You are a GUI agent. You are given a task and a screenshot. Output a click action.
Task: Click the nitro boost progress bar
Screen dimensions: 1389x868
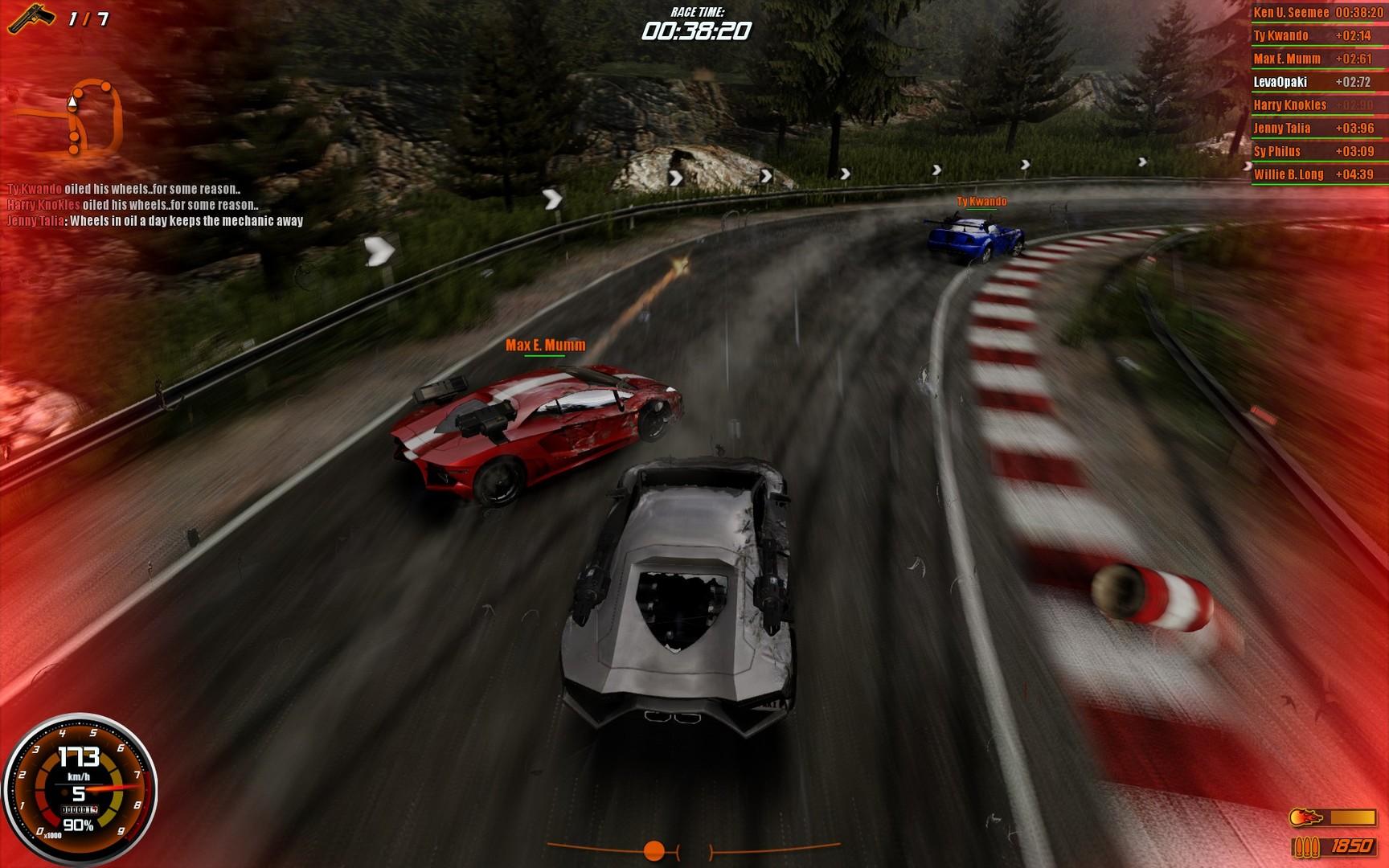[x=1353, y=815]
